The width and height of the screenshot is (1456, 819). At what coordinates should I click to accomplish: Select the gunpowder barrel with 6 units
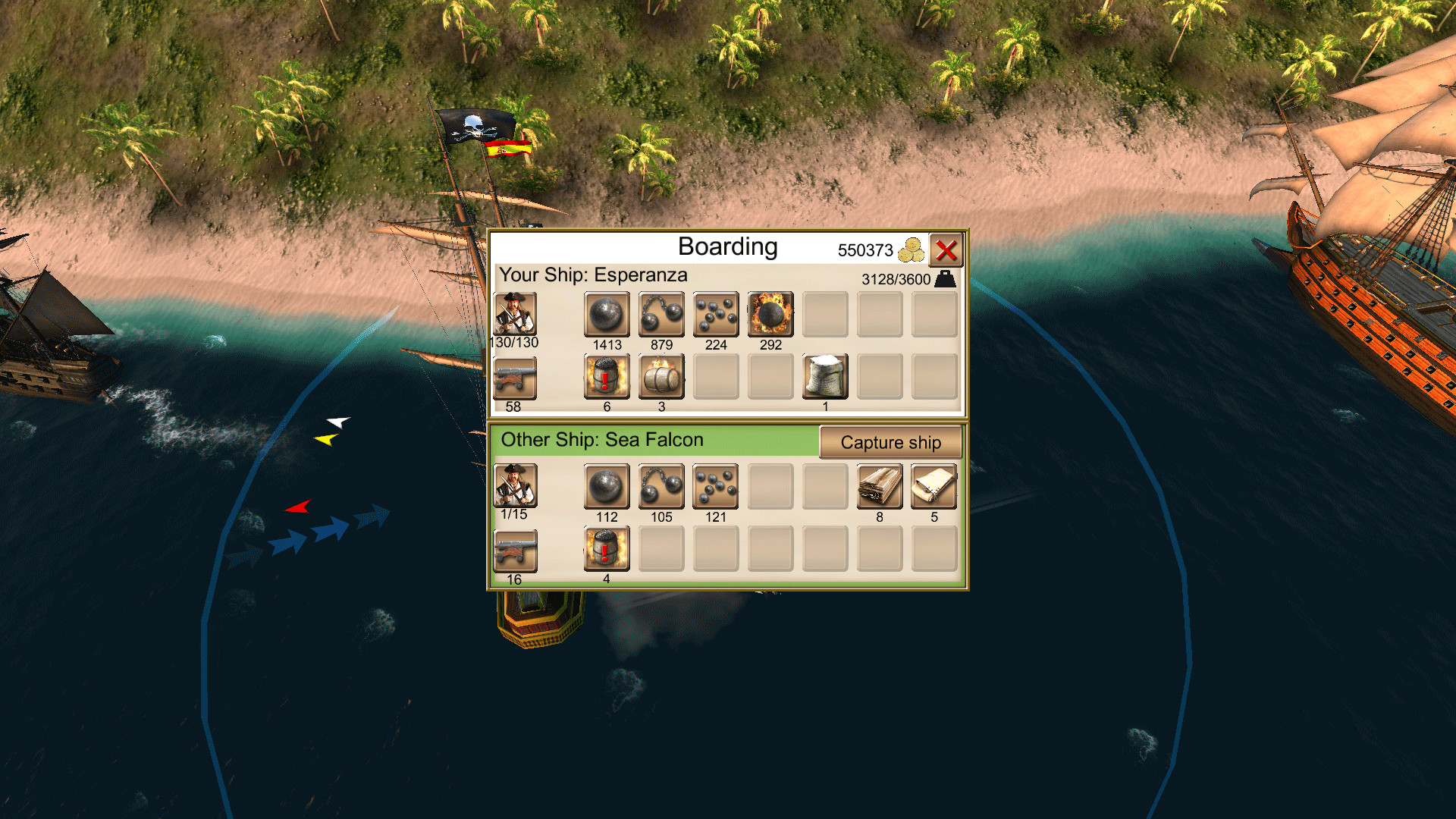[605, 377]
